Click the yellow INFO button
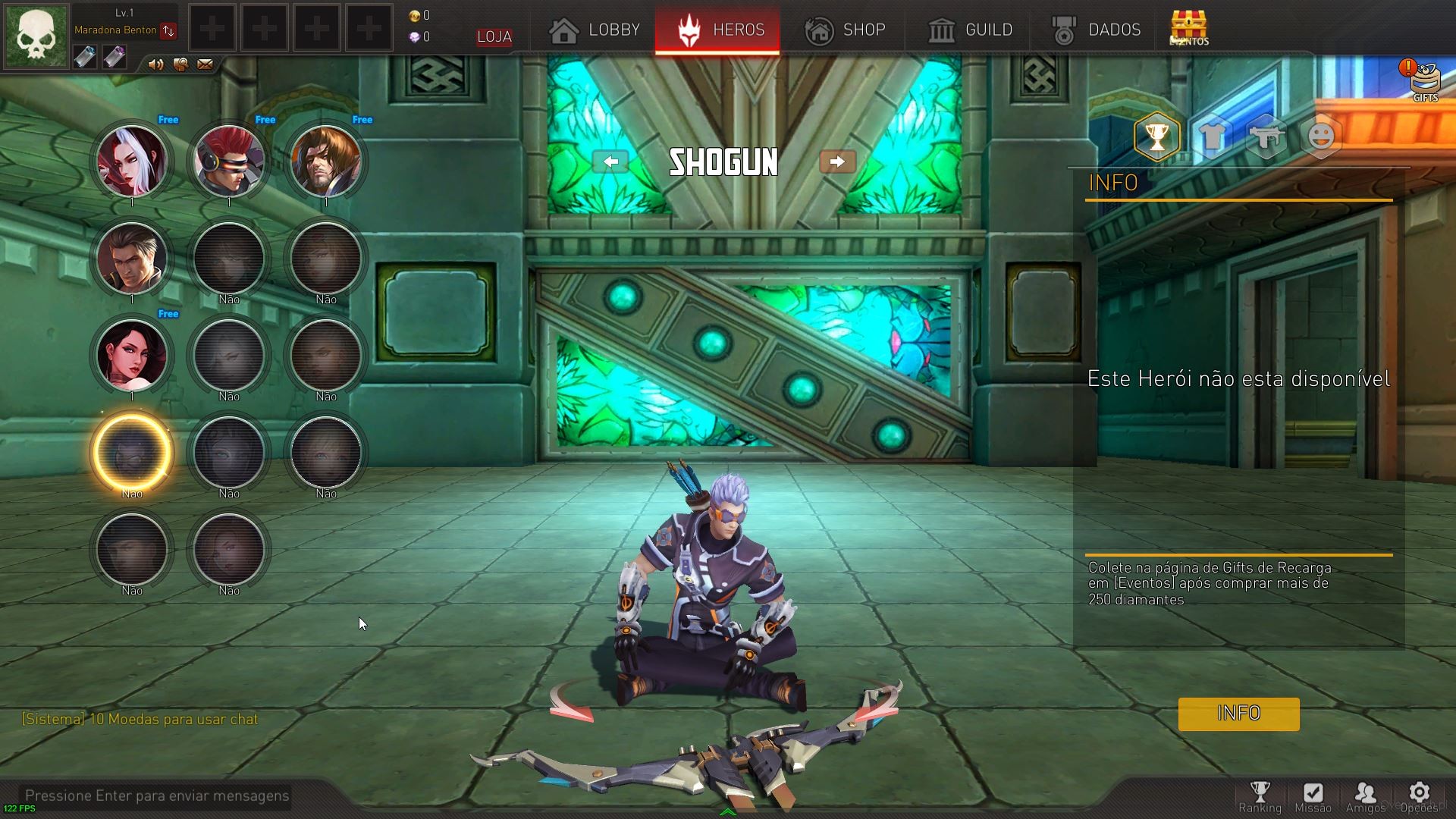 point(1238,714)
